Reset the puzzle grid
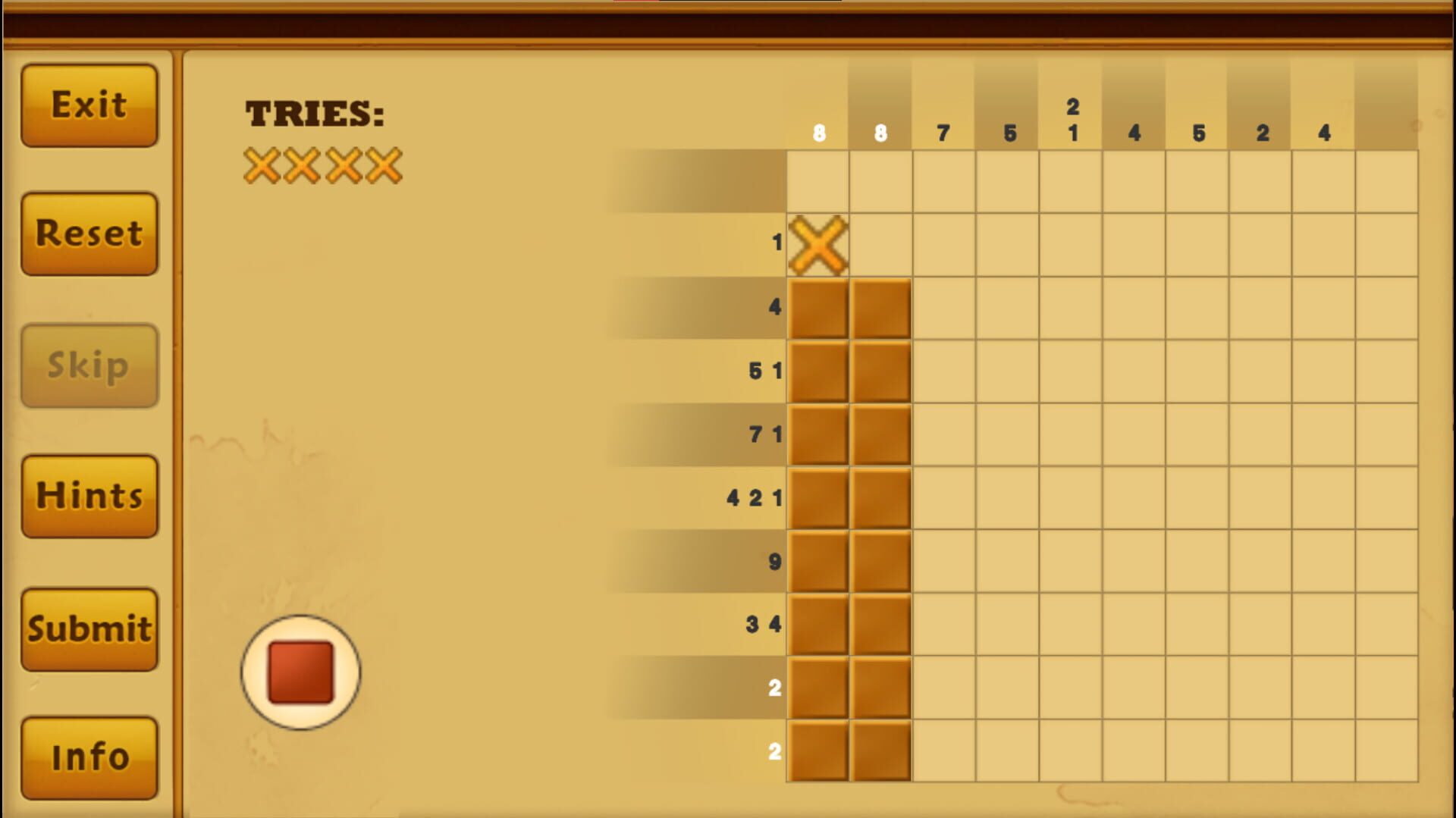 [x=89, y=233]
